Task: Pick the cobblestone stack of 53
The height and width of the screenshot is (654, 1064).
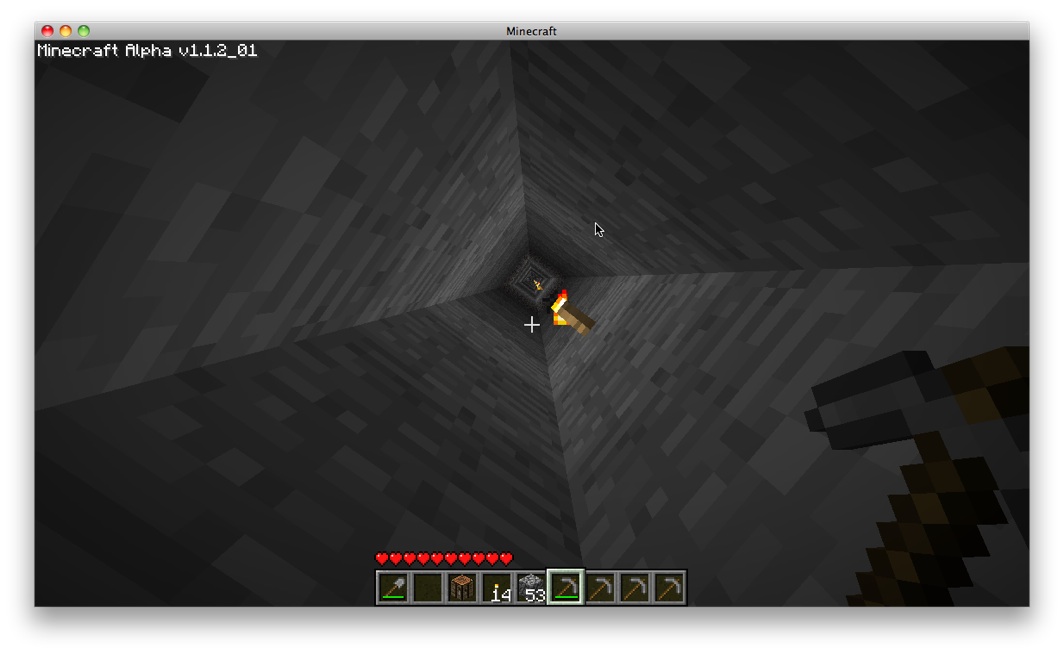Action: coord(531,588)
